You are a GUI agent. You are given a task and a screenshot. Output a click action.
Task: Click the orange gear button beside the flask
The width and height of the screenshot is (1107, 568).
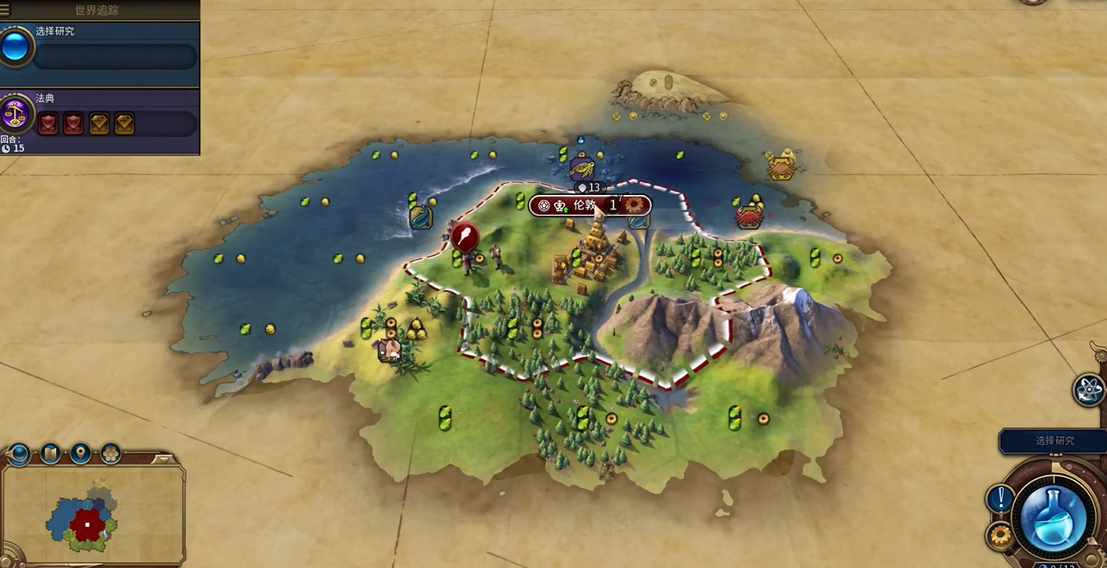click(999, 535)
